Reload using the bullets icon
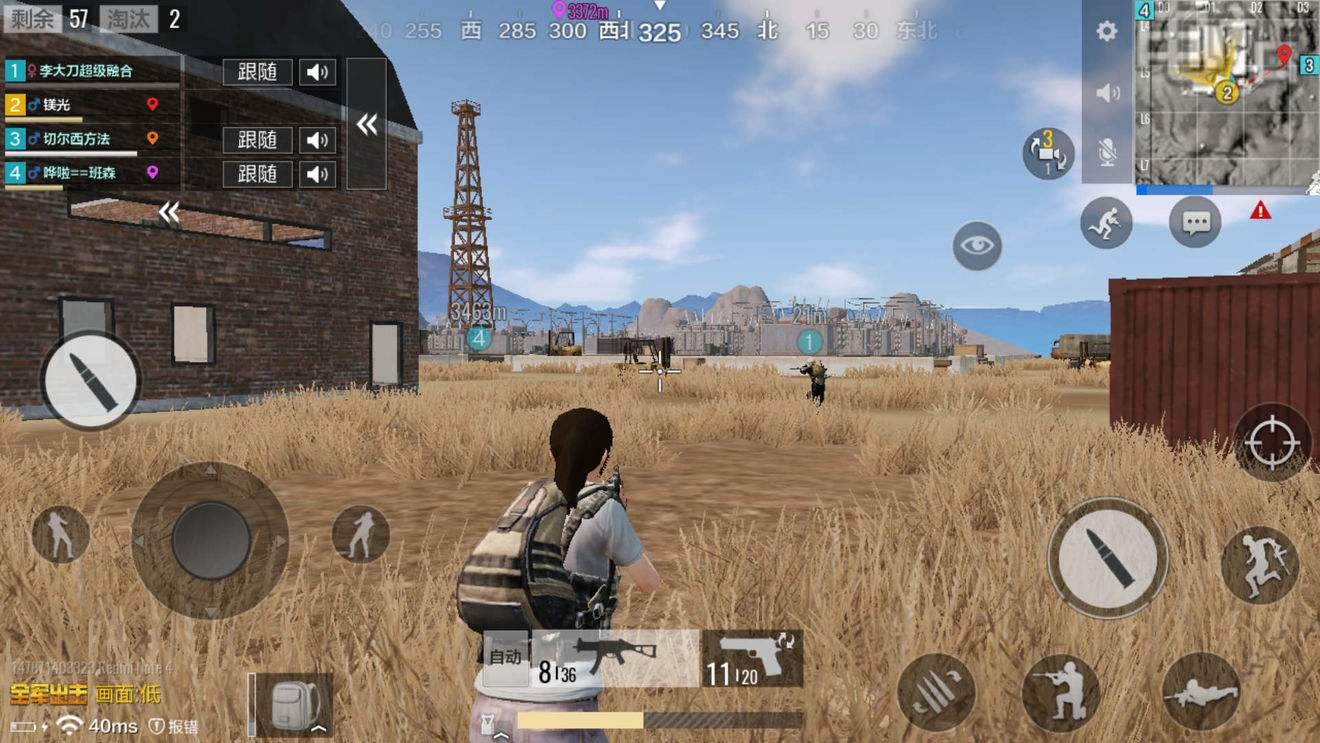 [936, 692]
